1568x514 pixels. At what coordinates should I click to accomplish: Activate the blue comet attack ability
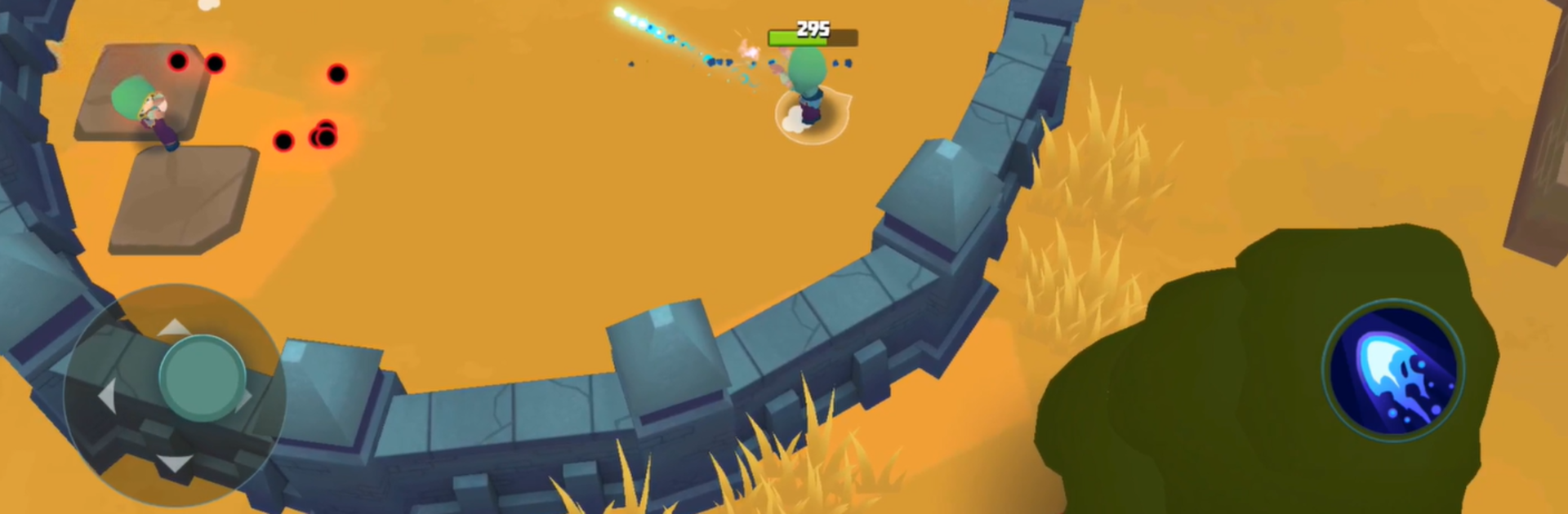[1393, 371]
